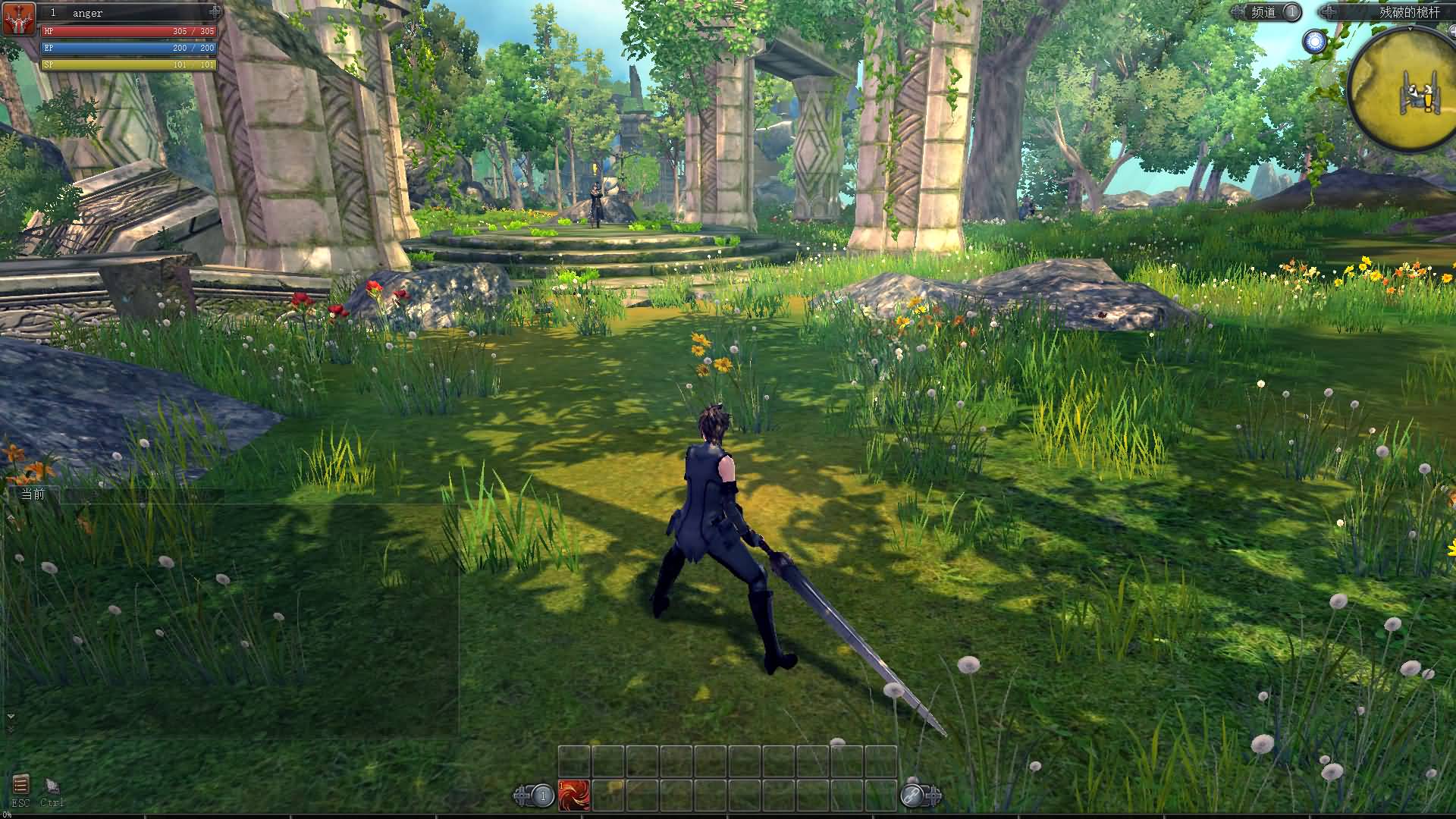Image resolution: width=1456 pixels, height=819 pixels.
Task: Open the 频道 channel selector
Action: point(1263,12)
